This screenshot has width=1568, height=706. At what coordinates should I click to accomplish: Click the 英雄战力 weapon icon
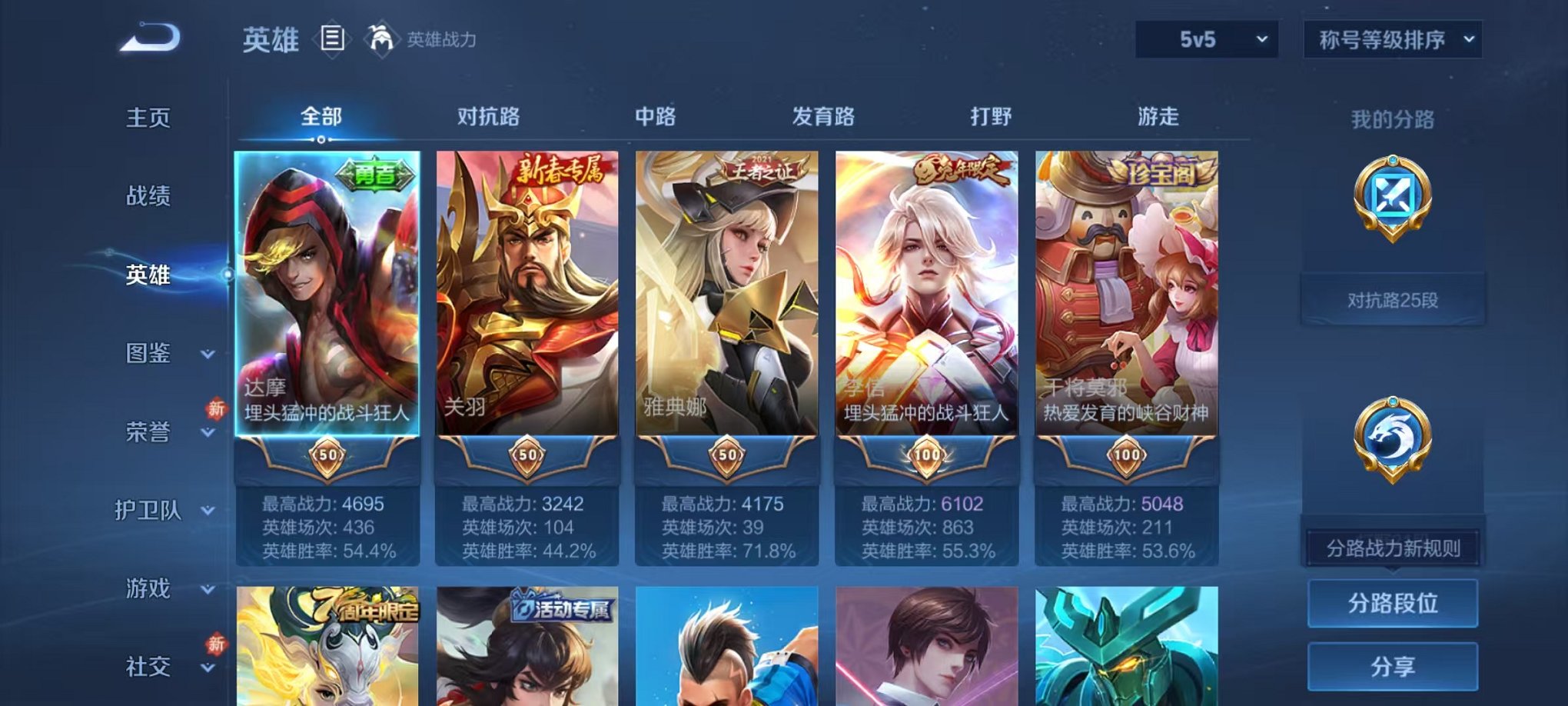tap(379, 38)
